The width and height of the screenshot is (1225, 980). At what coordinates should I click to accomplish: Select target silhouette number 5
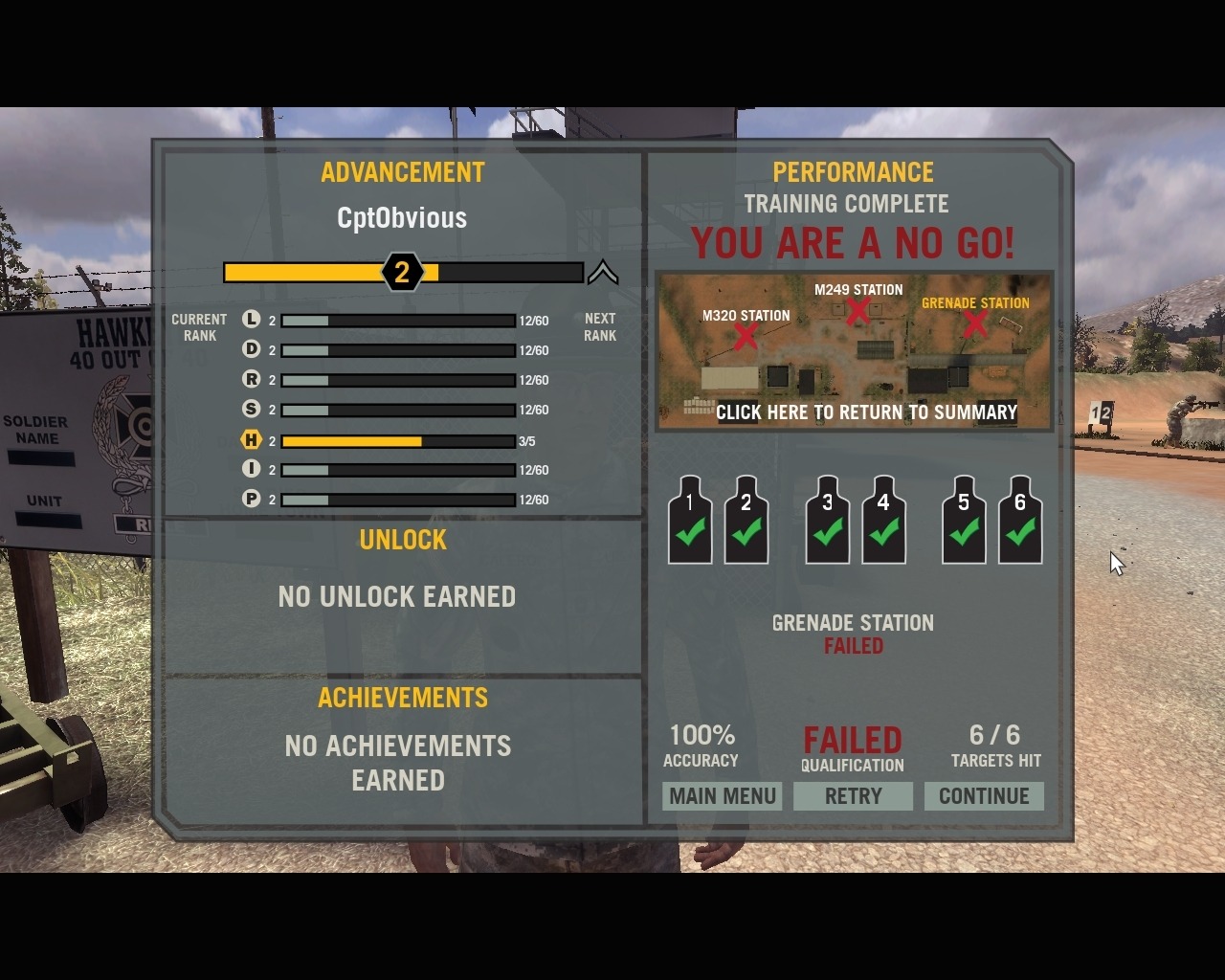tap(964, 521)
